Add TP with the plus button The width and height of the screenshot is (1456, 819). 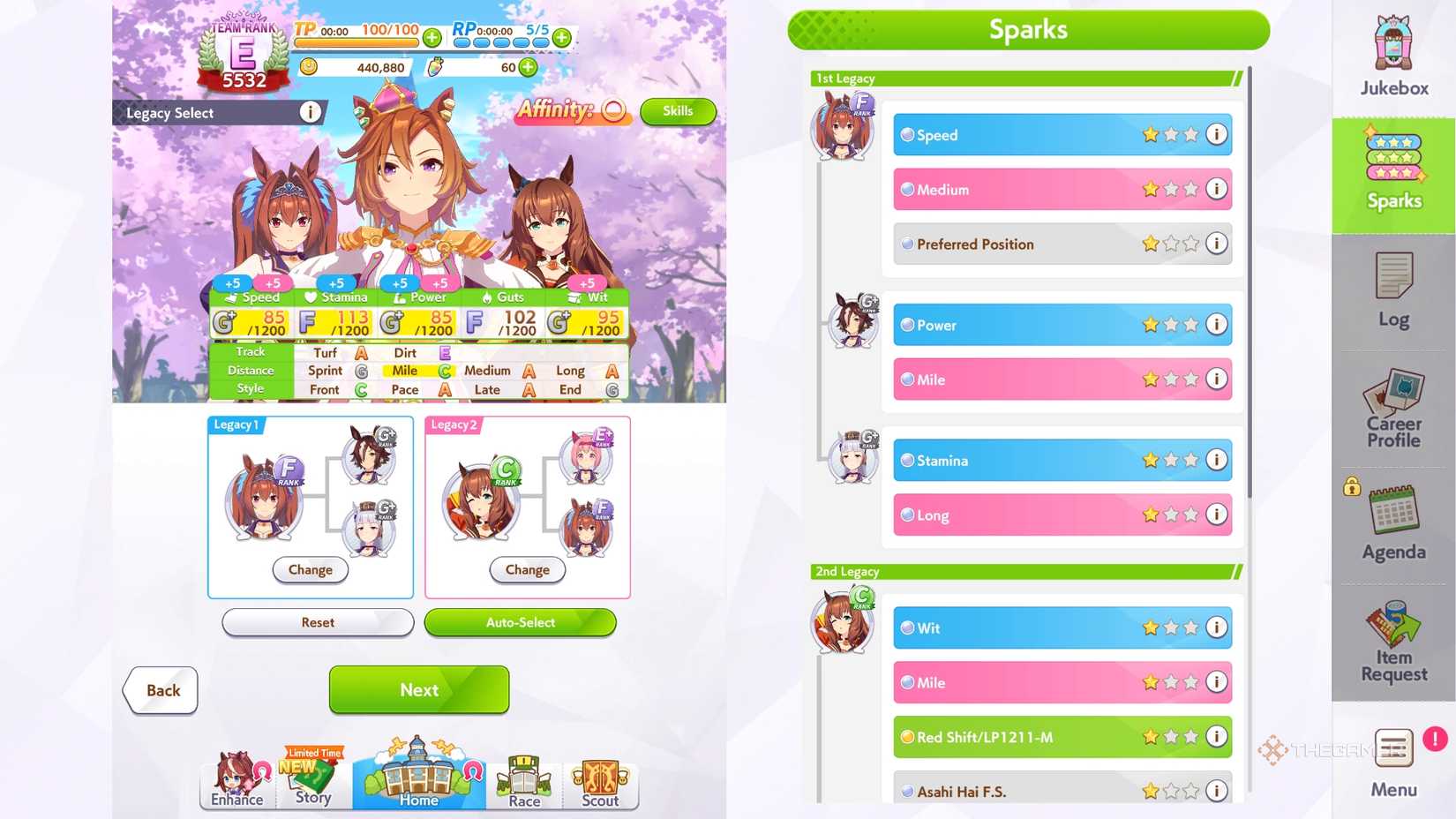click(432, 37)
